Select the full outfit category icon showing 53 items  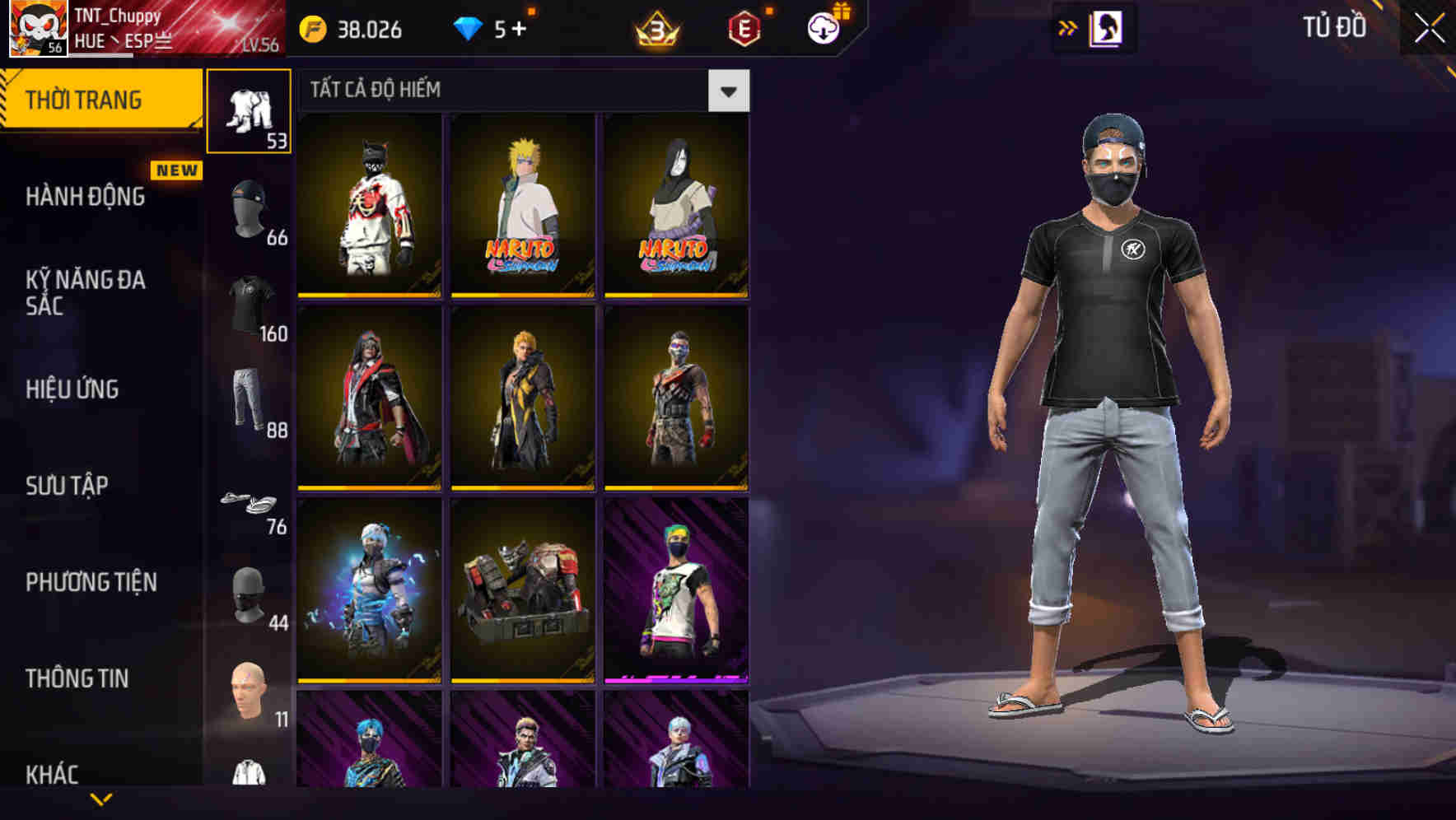(250, 111)
